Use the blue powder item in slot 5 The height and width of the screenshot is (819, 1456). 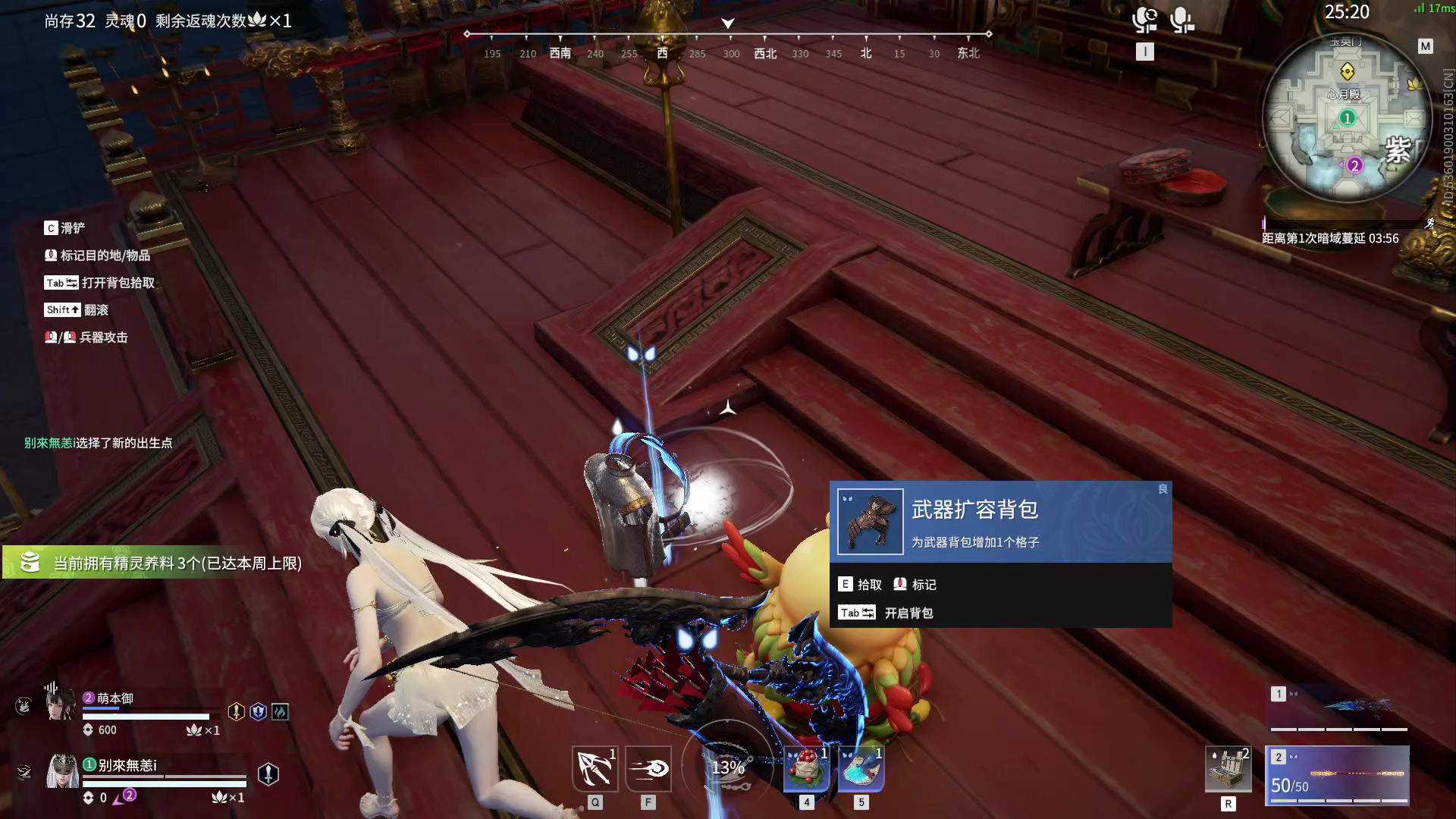pos(861,768)
